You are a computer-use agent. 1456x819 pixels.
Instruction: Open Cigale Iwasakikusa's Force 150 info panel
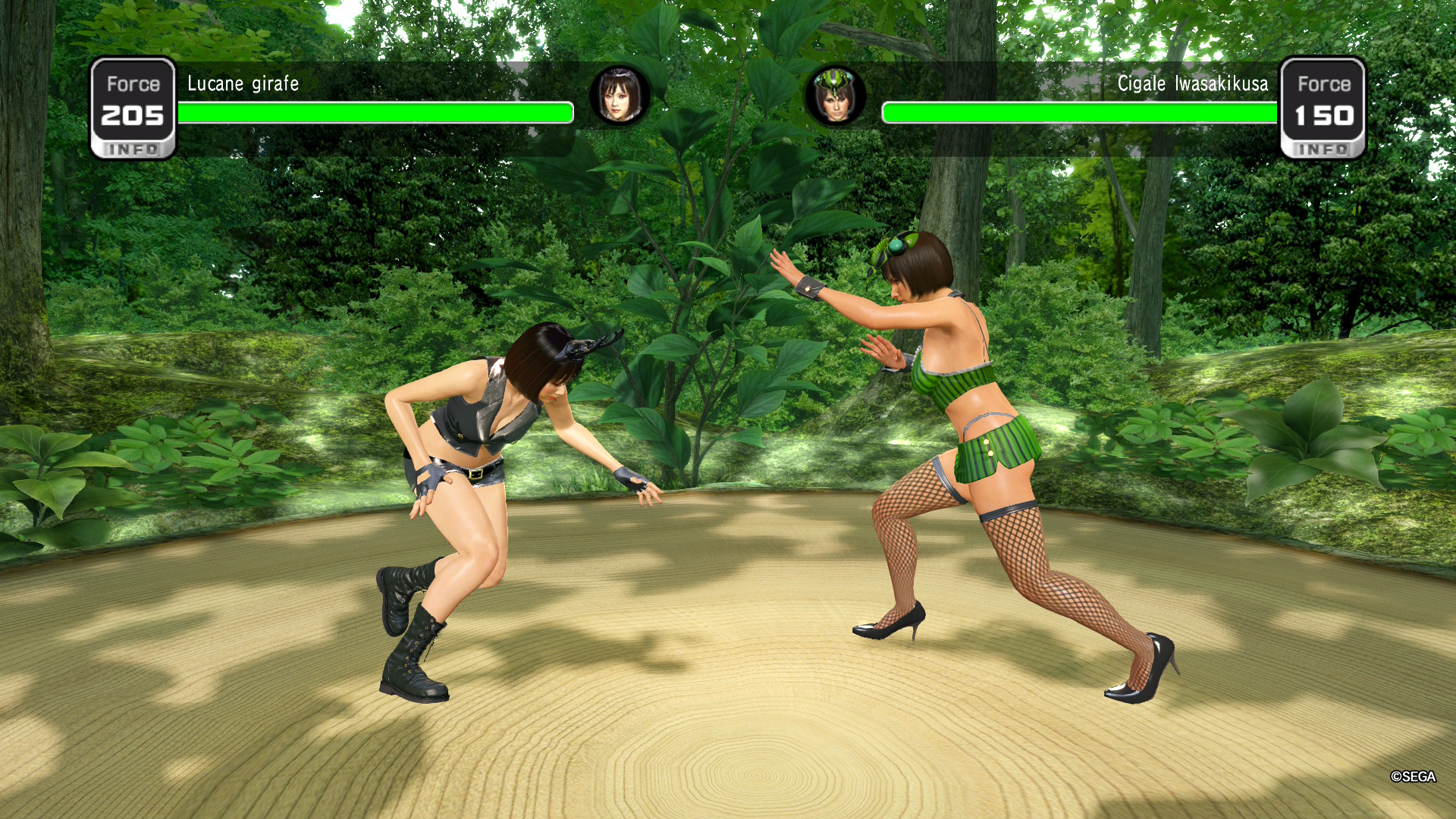1323,109
